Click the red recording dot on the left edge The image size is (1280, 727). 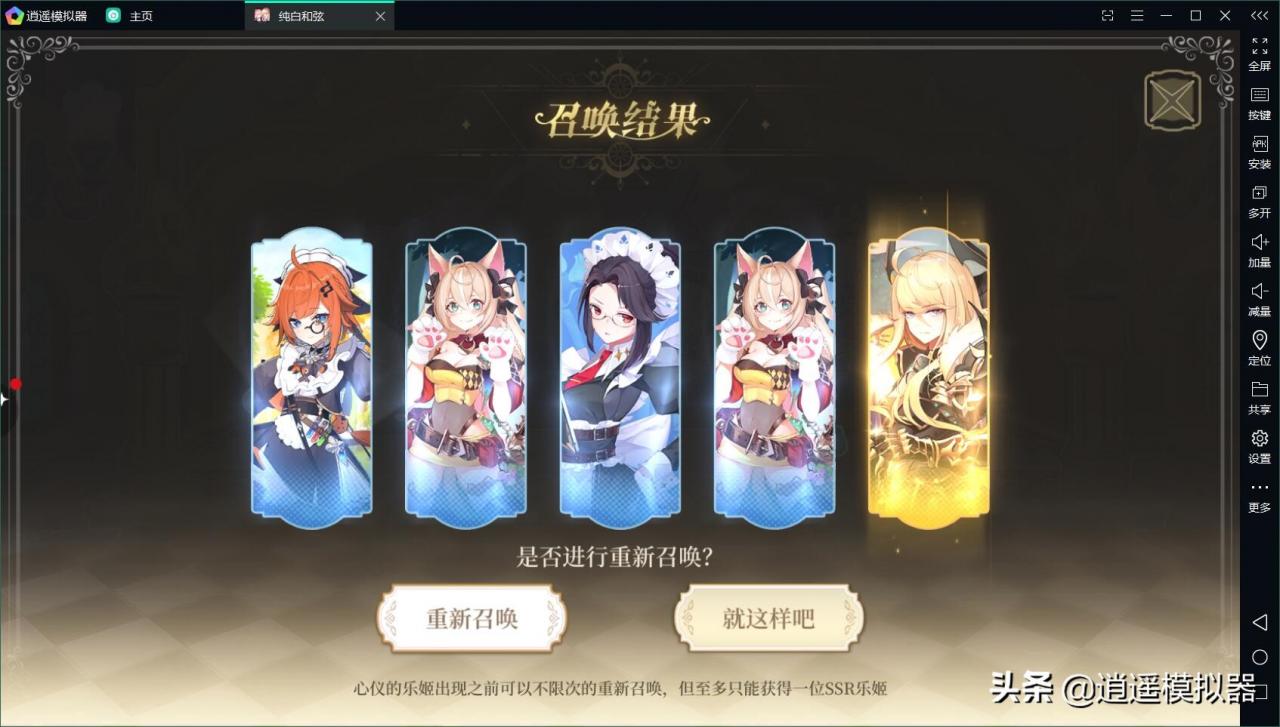(15, 383)
